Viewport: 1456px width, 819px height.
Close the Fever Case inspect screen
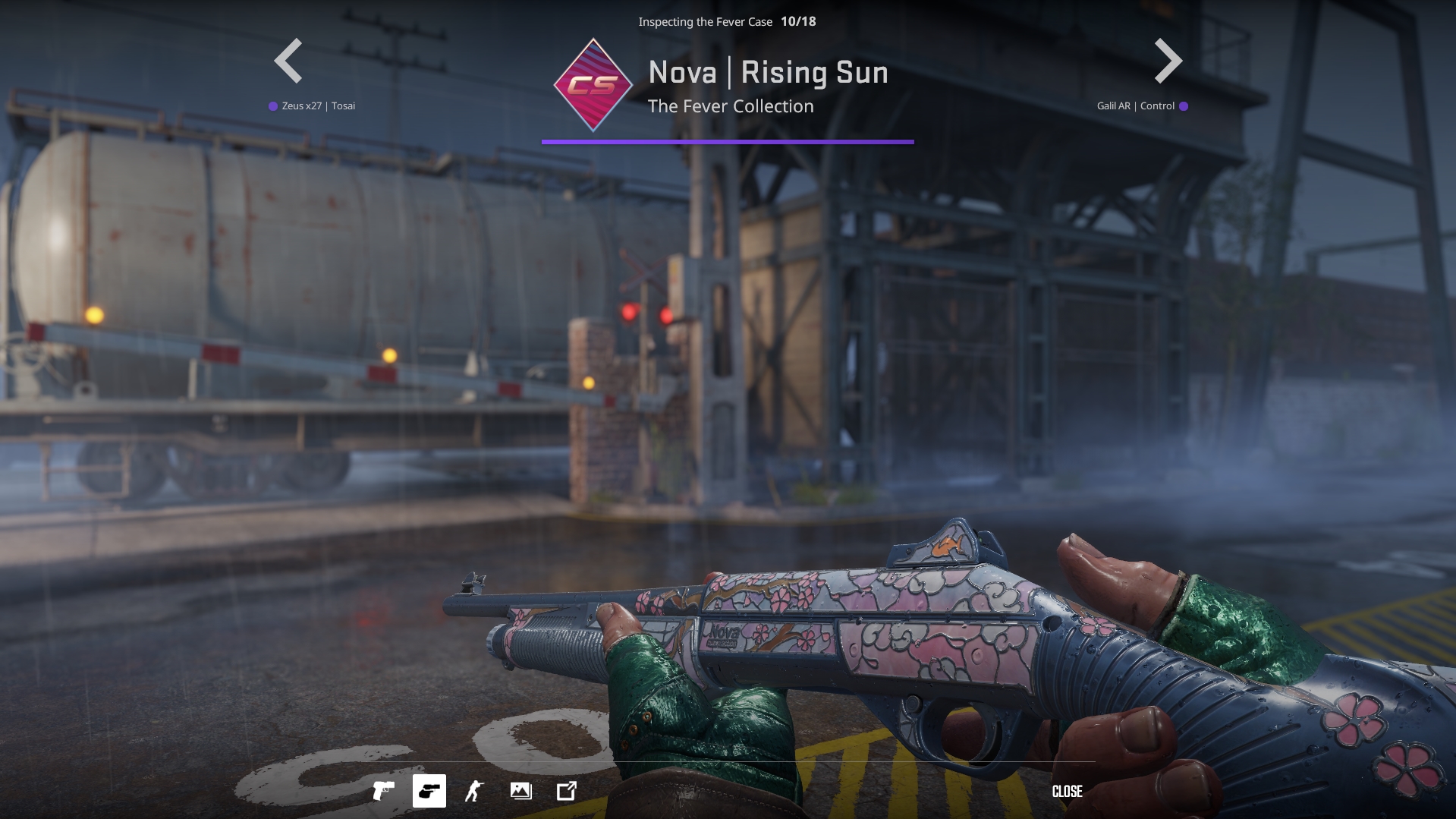(1067, 792)
